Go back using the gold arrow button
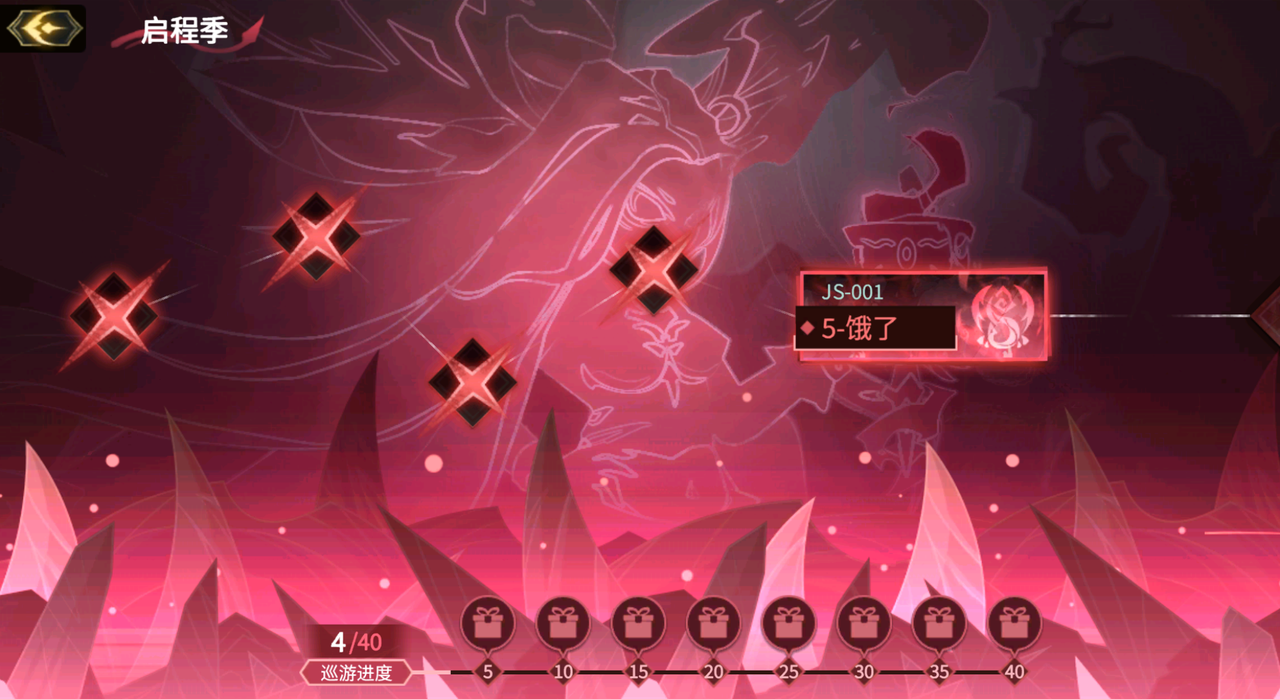 (43, 28)
